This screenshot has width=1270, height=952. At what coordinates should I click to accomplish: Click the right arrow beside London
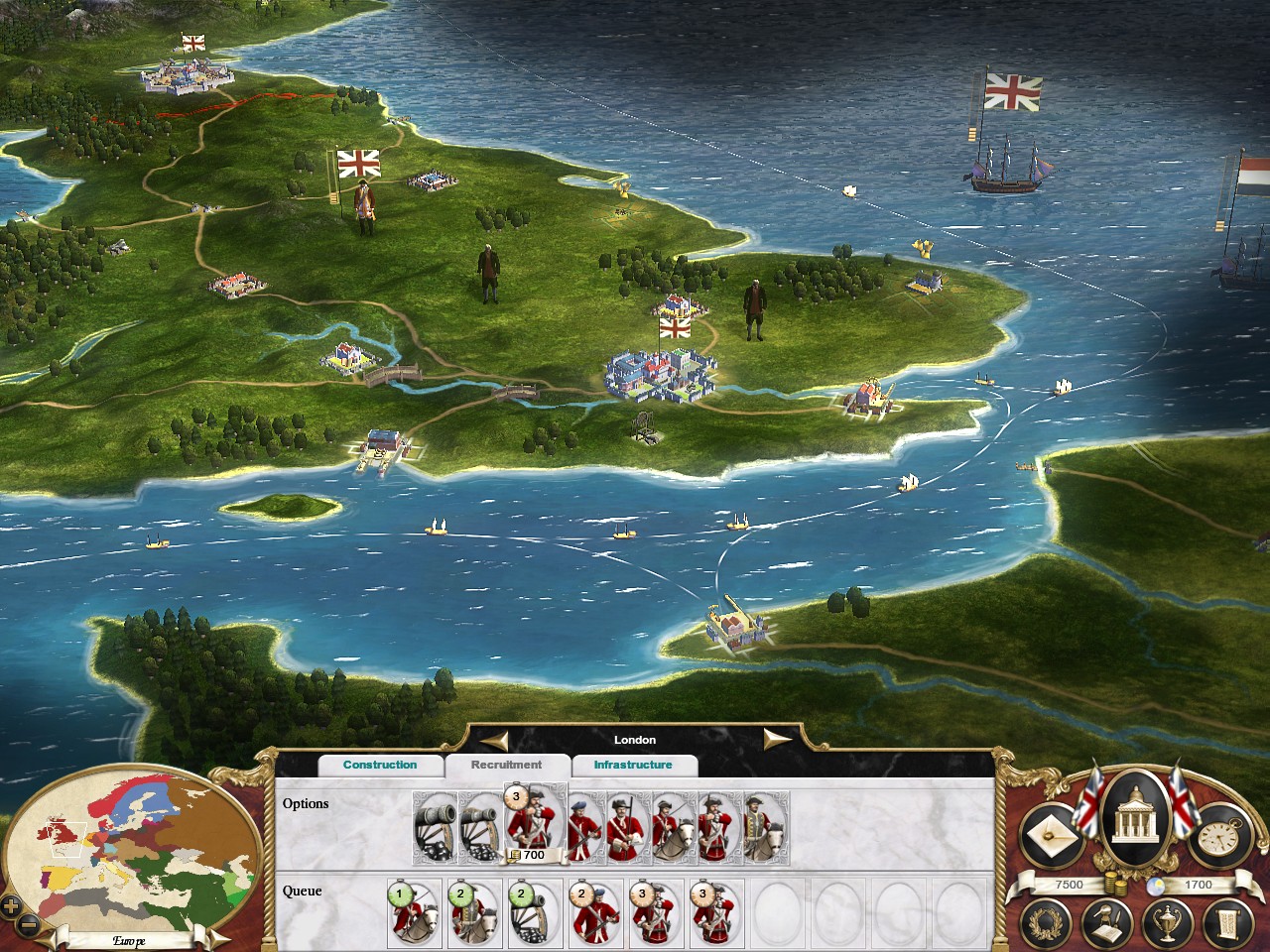click(779, 738)
